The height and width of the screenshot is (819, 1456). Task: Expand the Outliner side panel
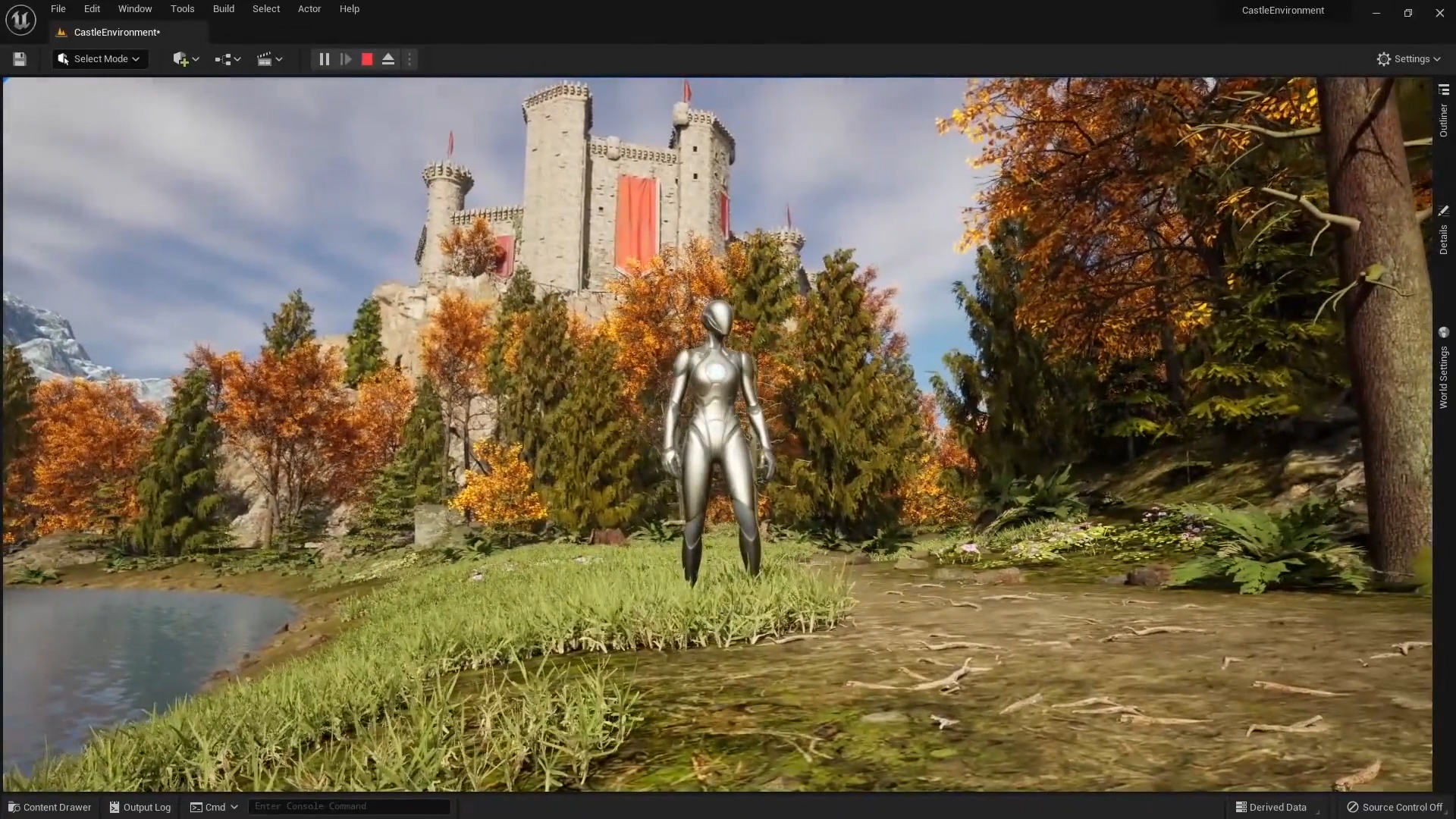tap(1443, 114)
